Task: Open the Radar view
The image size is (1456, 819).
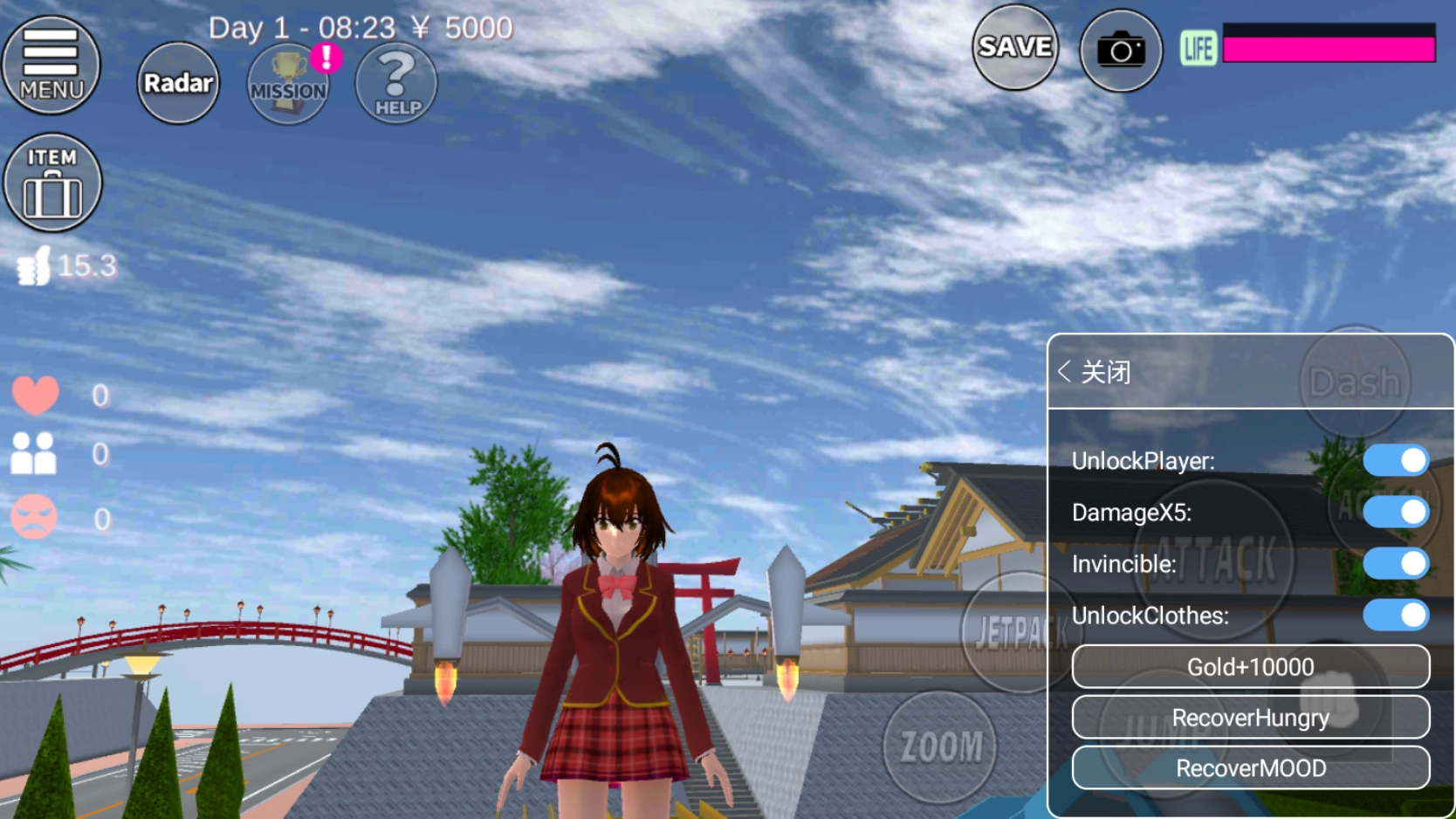Action: (177, 83)
